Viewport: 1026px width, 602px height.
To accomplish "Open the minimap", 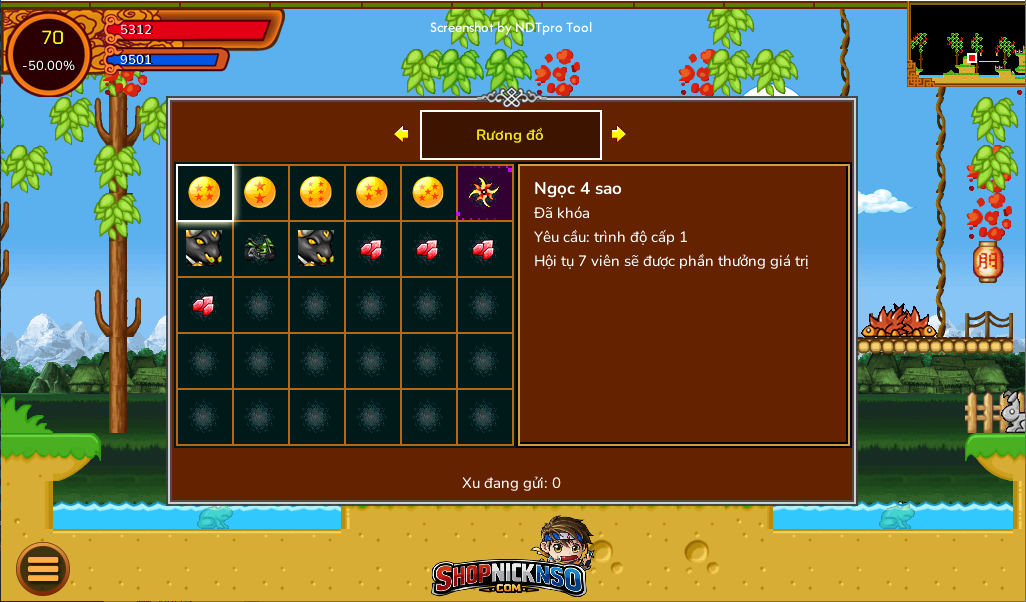I will (966, 43).
